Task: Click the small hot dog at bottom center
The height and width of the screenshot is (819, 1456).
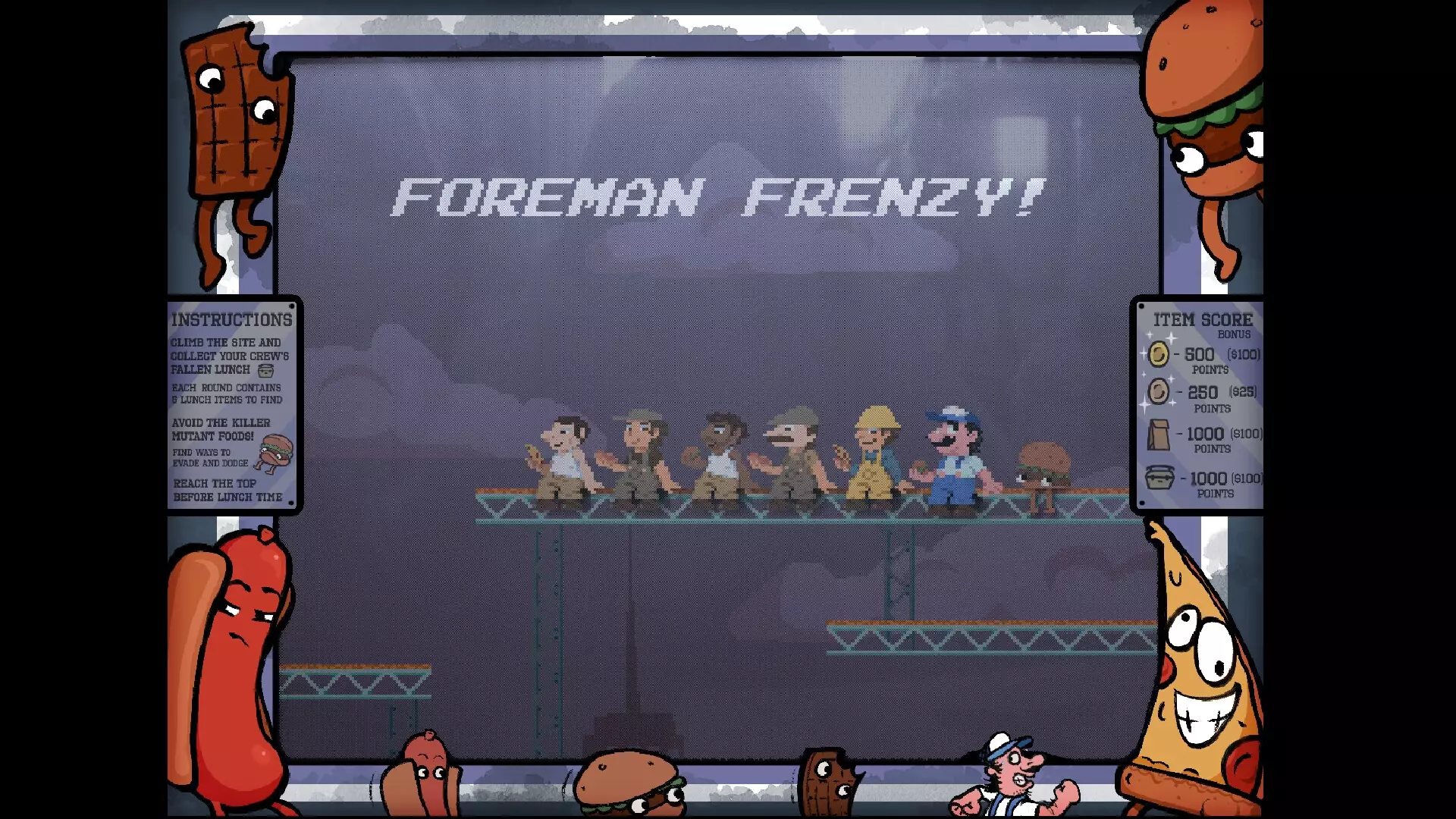Action: coord(423,773)
